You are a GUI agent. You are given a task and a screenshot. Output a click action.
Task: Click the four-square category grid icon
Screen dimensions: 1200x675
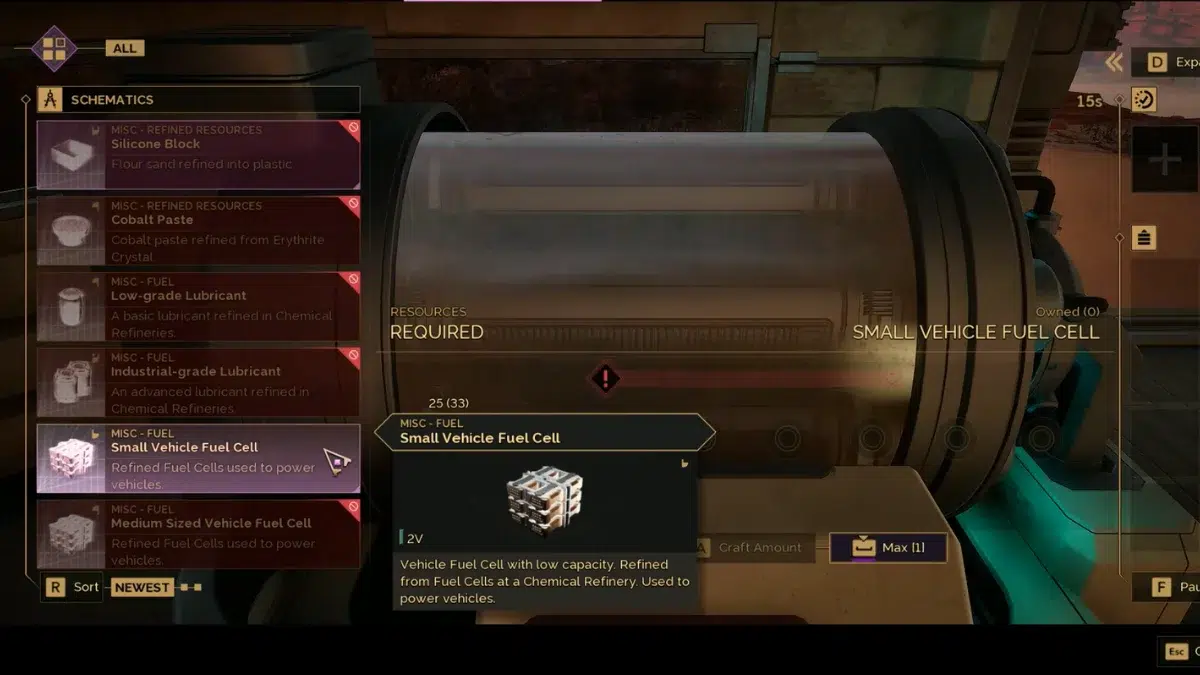pos(54,48)
